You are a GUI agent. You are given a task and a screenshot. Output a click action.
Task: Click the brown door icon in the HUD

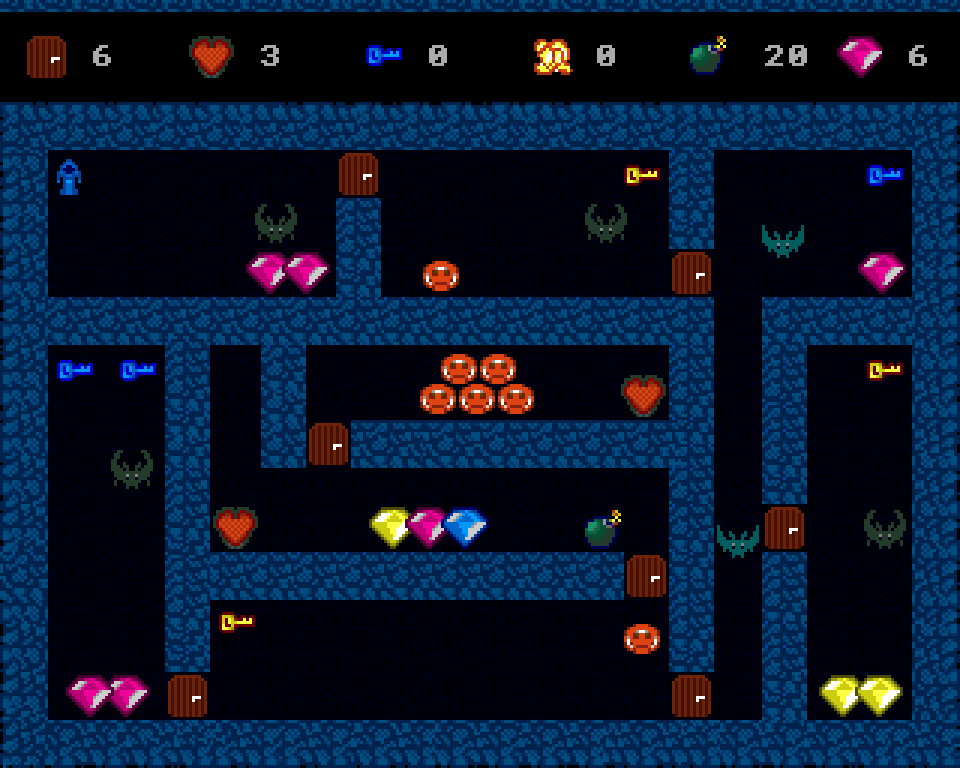46,57
